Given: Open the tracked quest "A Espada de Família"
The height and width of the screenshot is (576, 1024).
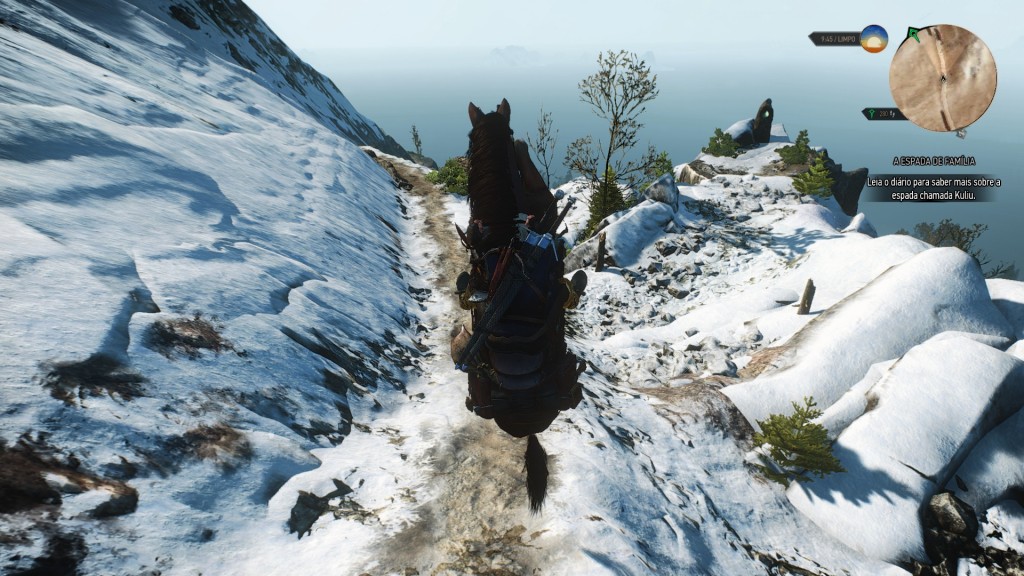Looking at the screenshot, I should pos(933,160).
